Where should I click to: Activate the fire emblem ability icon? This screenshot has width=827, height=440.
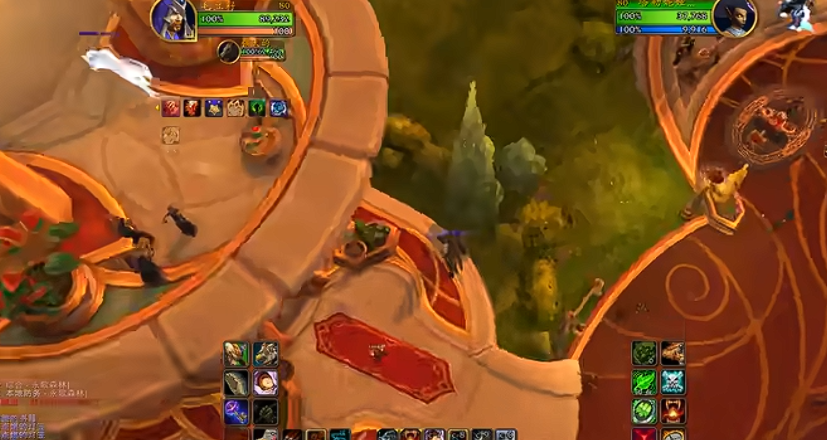[x=673, y=411]
